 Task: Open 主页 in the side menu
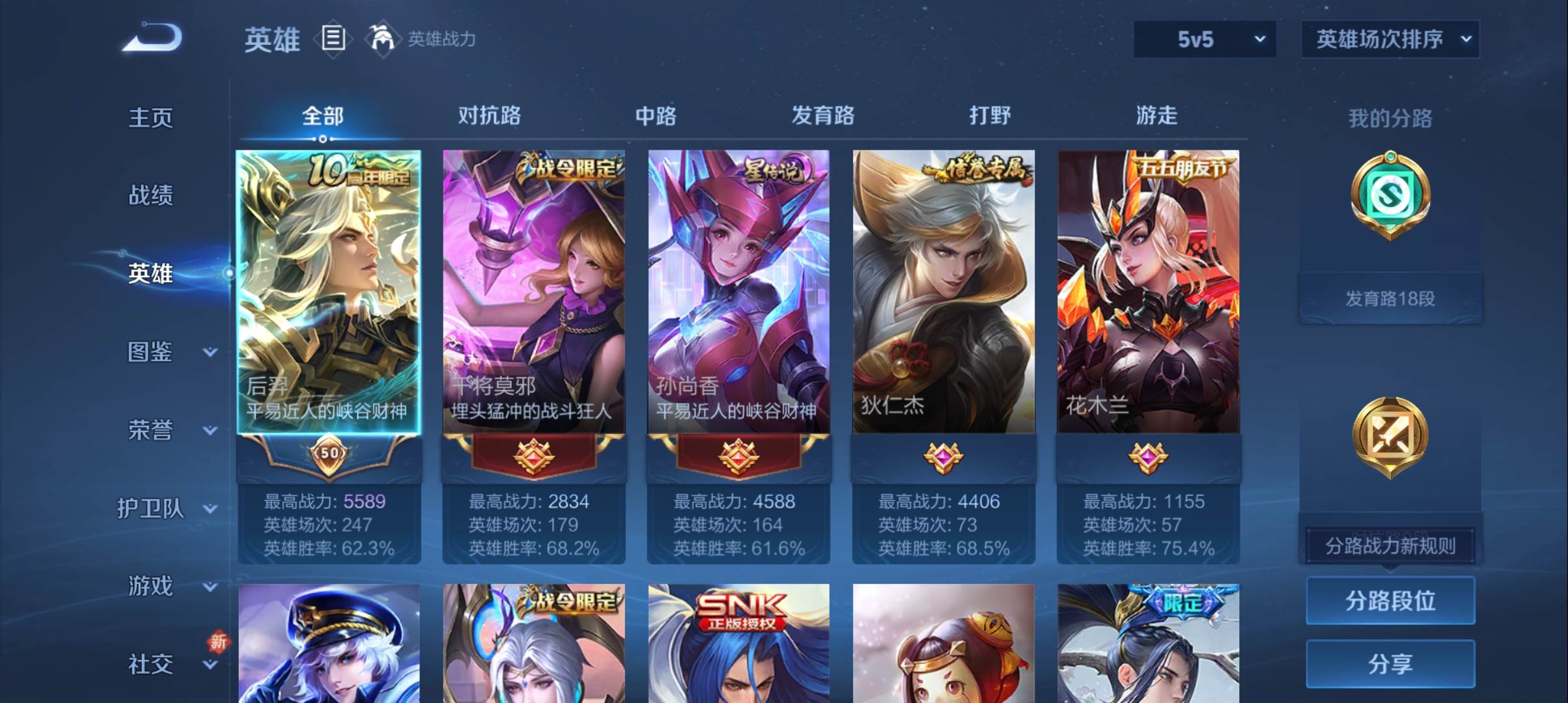[x=150, y=118]
